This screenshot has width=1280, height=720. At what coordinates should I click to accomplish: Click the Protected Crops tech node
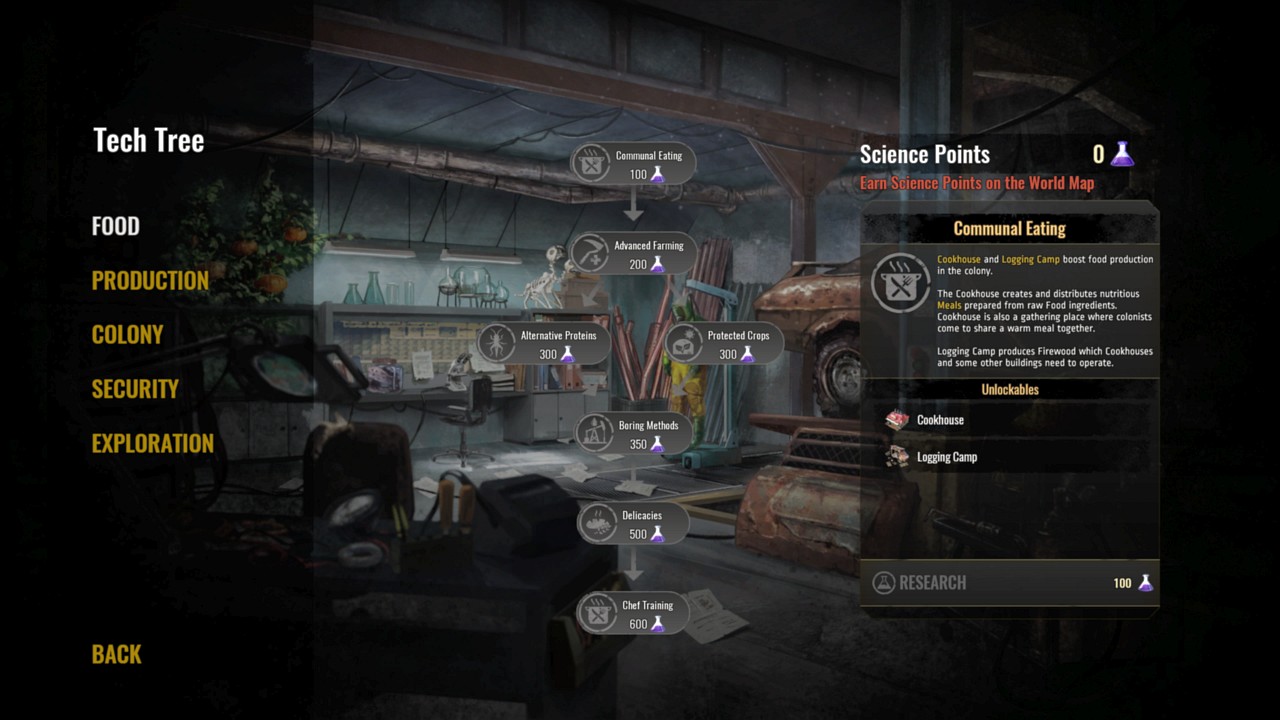pos(723,344)
